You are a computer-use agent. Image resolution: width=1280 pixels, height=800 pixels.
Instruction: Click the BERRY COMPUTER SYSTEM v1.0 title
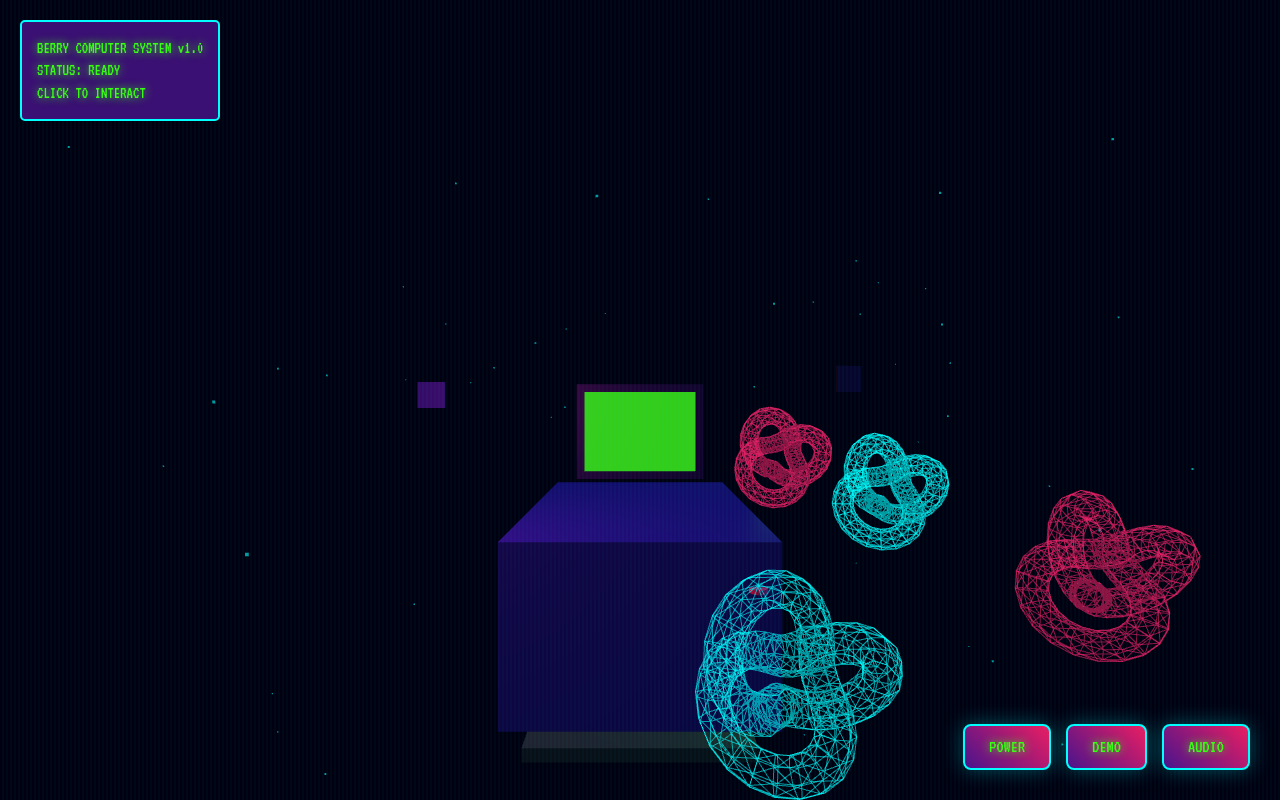coord(120,47)
